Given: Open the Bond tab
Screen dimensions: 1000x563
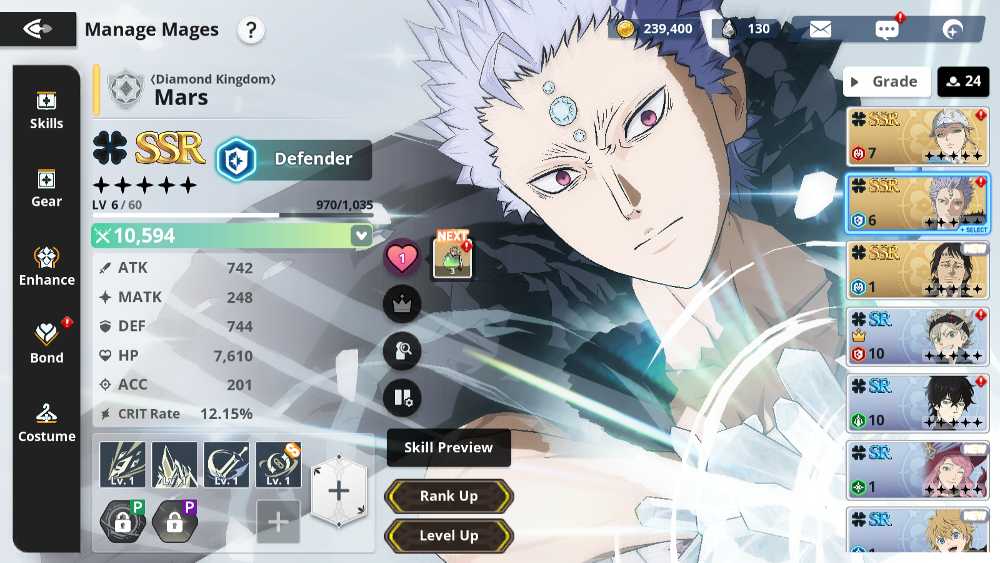Looking at the screenshot, I should tap(46, 343).
